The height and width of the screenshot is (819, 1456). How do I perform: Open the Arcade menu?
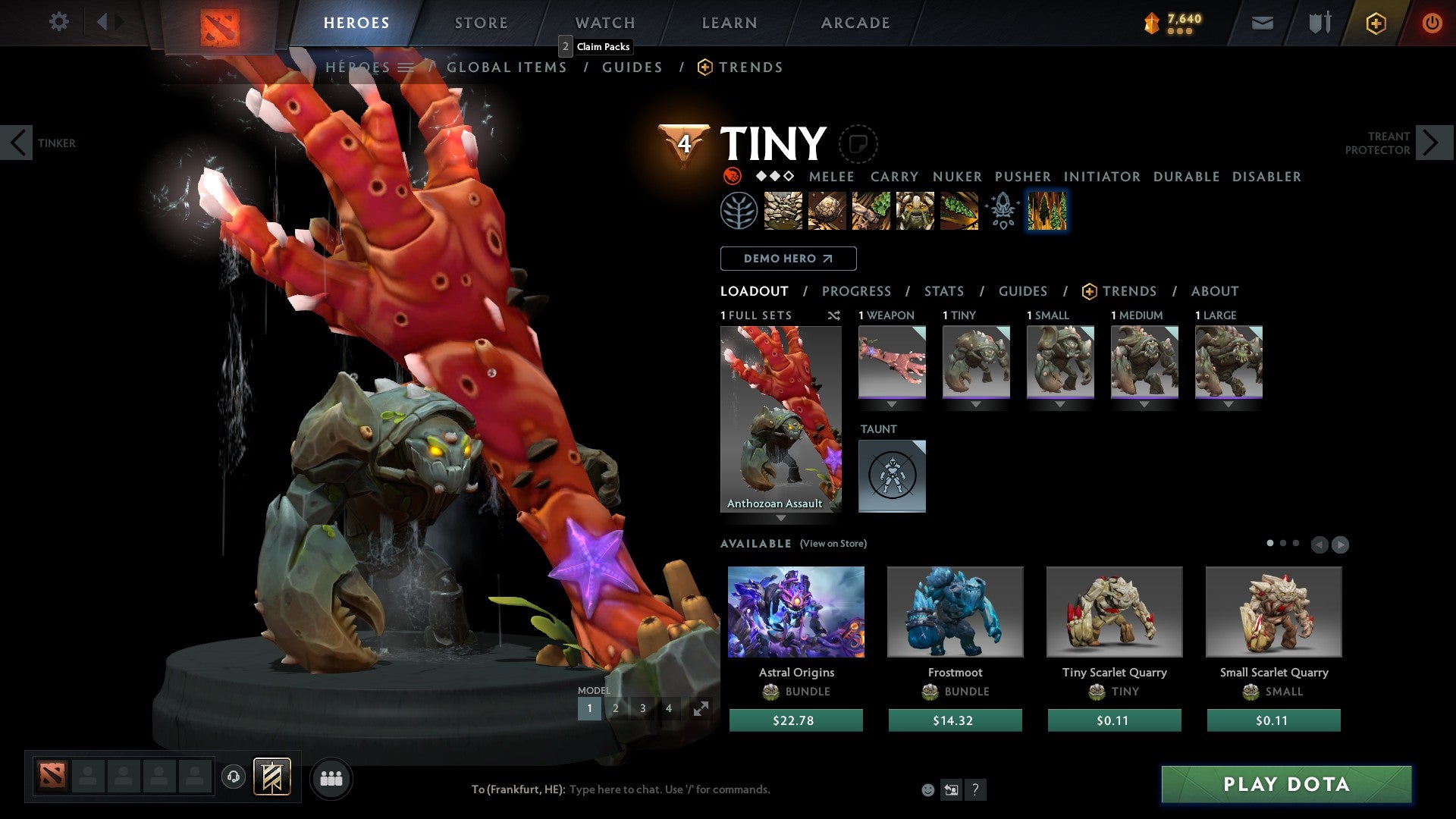855,22
